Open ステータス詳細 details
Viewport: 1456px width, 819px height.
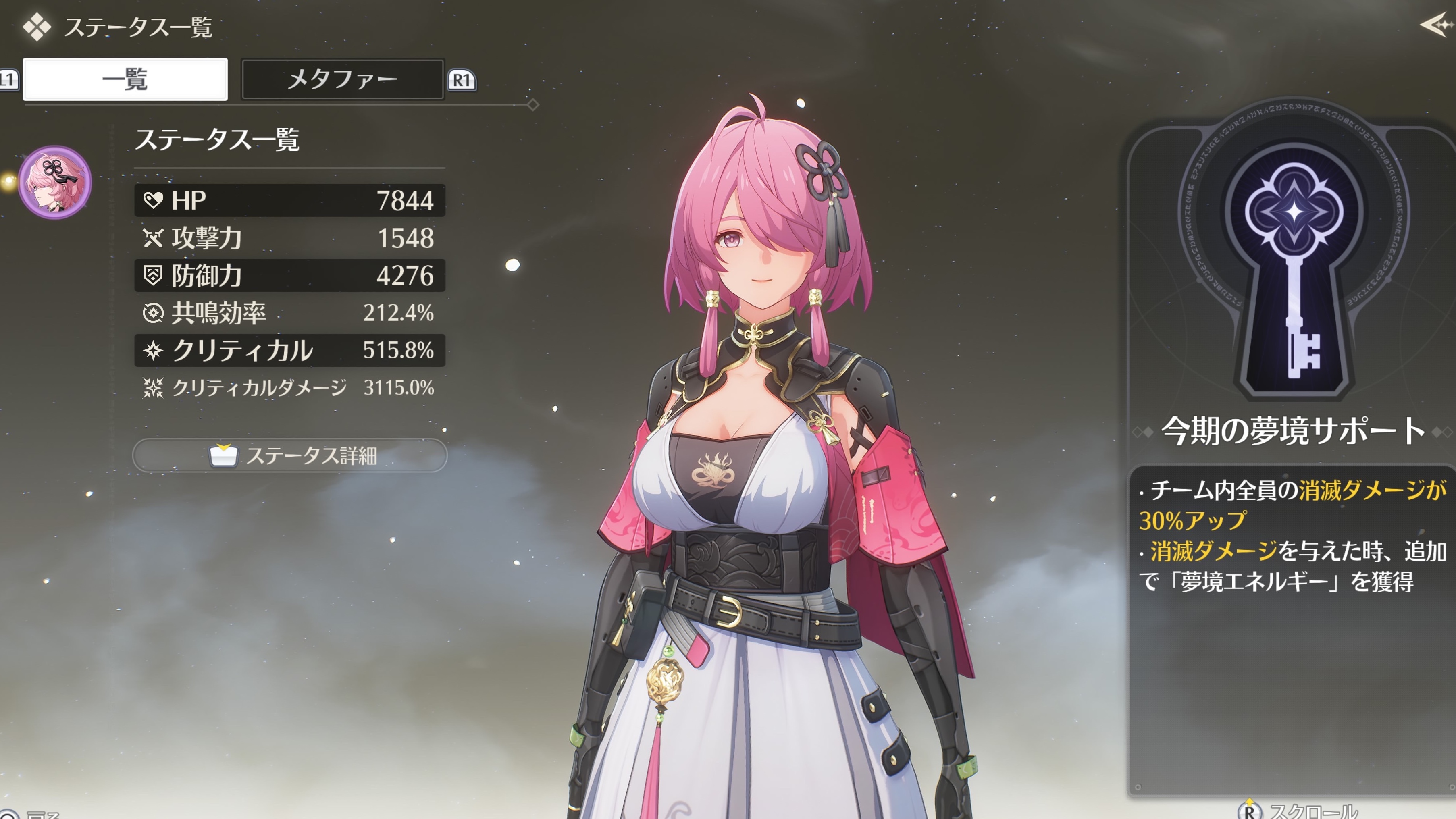point(290,455)
